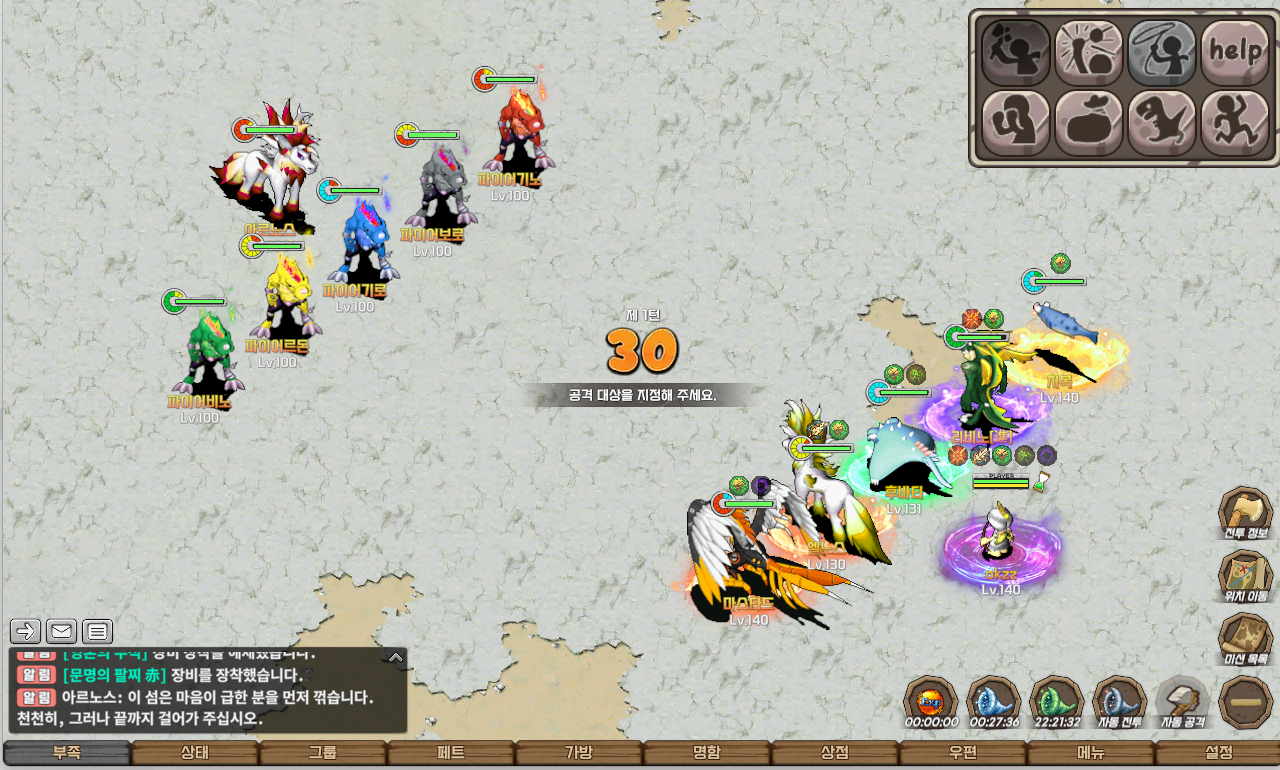
Task: Open 전투 정보 battle info
Action: (x=1245, y=513)
